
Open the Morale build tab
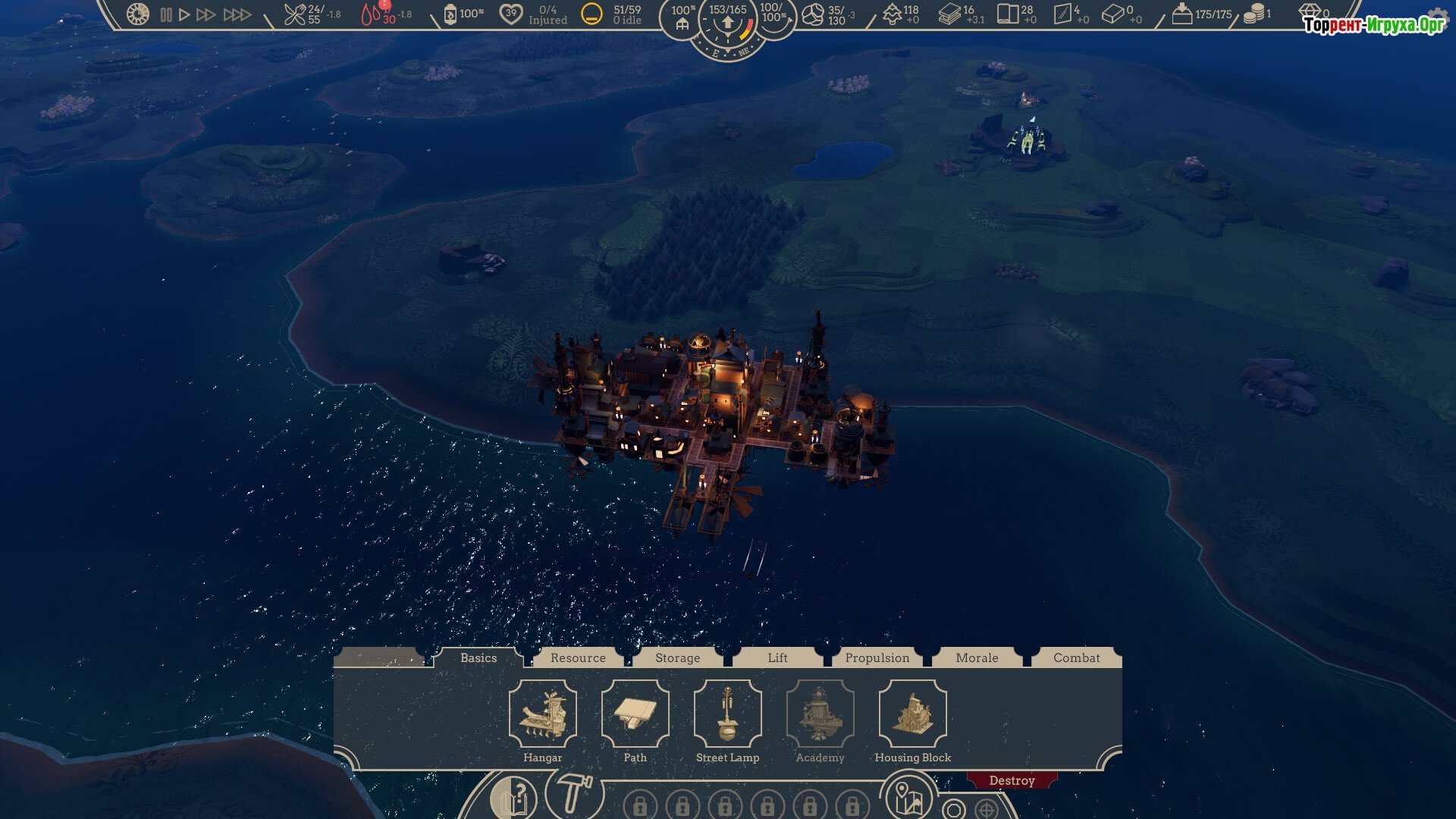pos(977,658)
